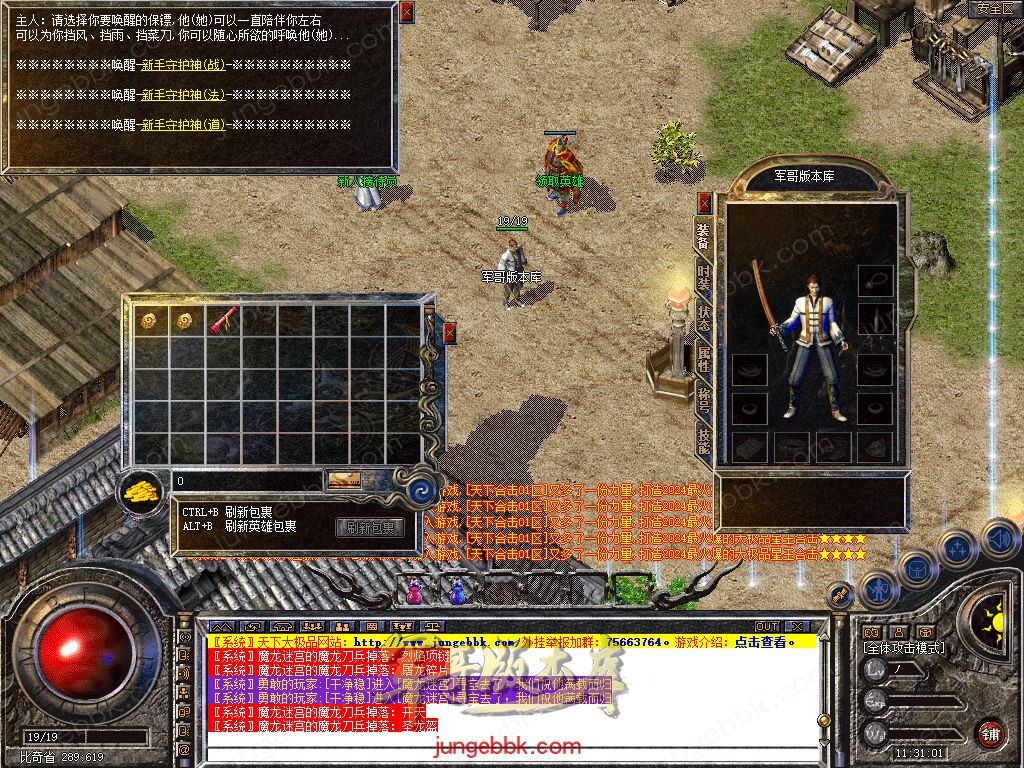Open the character figure round button

tap(879, 590)
